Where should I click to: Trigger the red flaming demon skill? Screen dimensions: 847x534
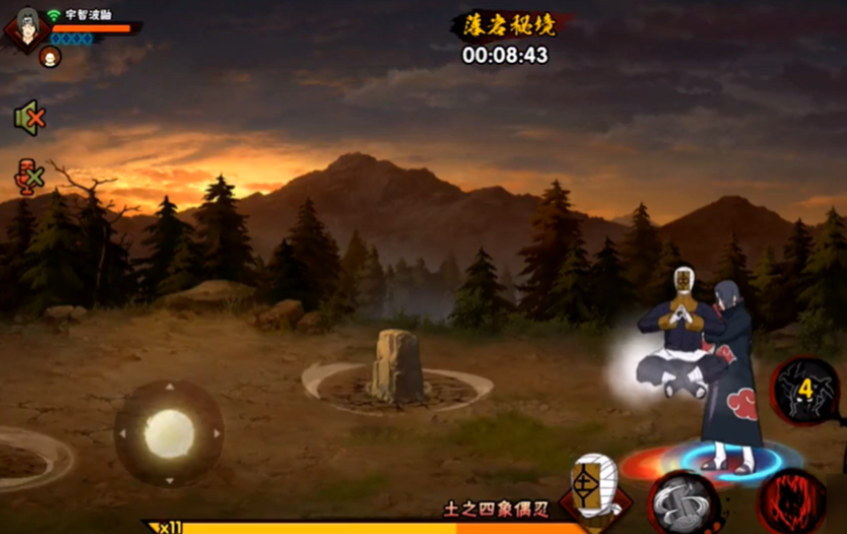point(792,501)
